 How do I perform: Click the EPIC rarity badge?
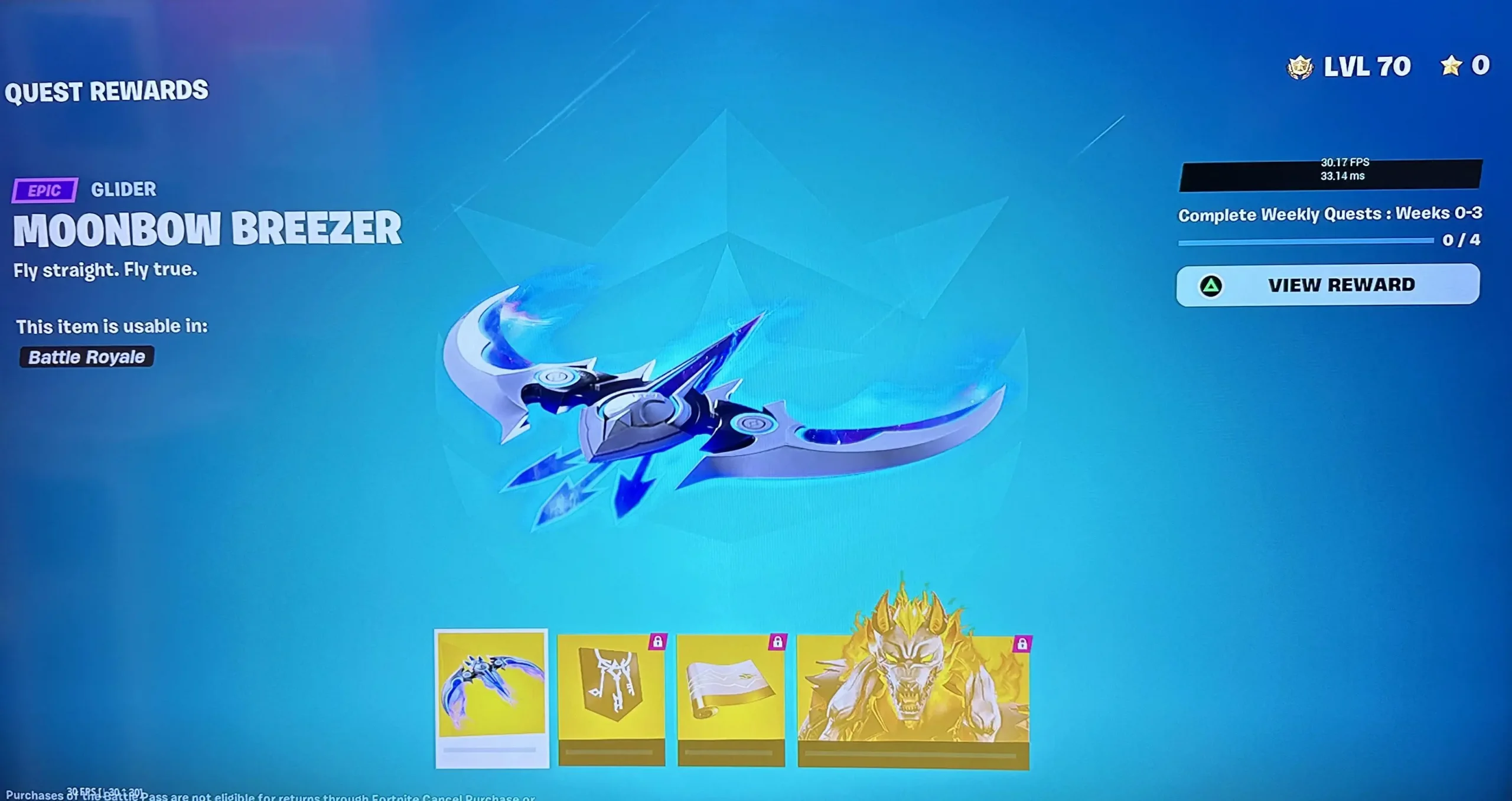[44, 190]
